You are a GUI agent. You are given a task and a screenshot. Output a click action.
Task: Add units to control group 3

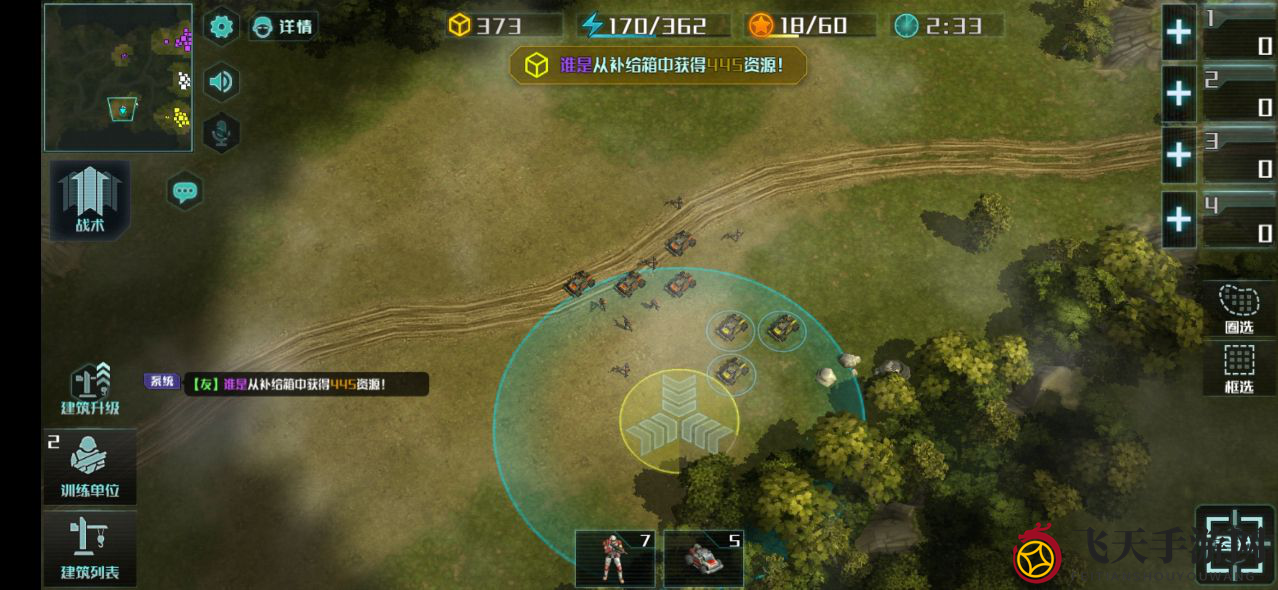click(x=1179, y=156)
